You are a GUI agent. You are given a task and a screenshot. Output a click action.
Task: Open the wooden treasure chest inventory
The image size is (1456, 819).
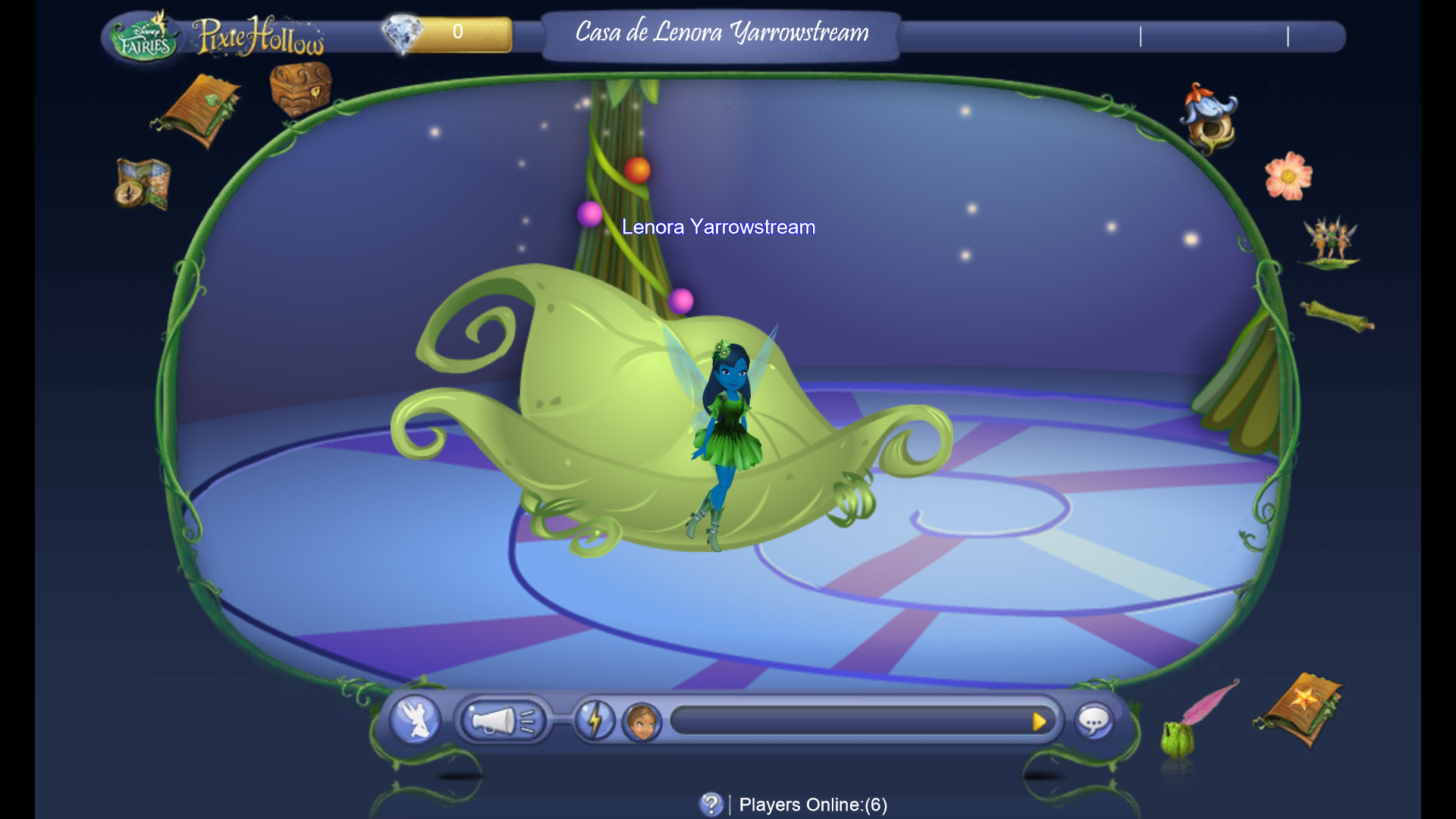pyautogui.click(x=300, y=89)
